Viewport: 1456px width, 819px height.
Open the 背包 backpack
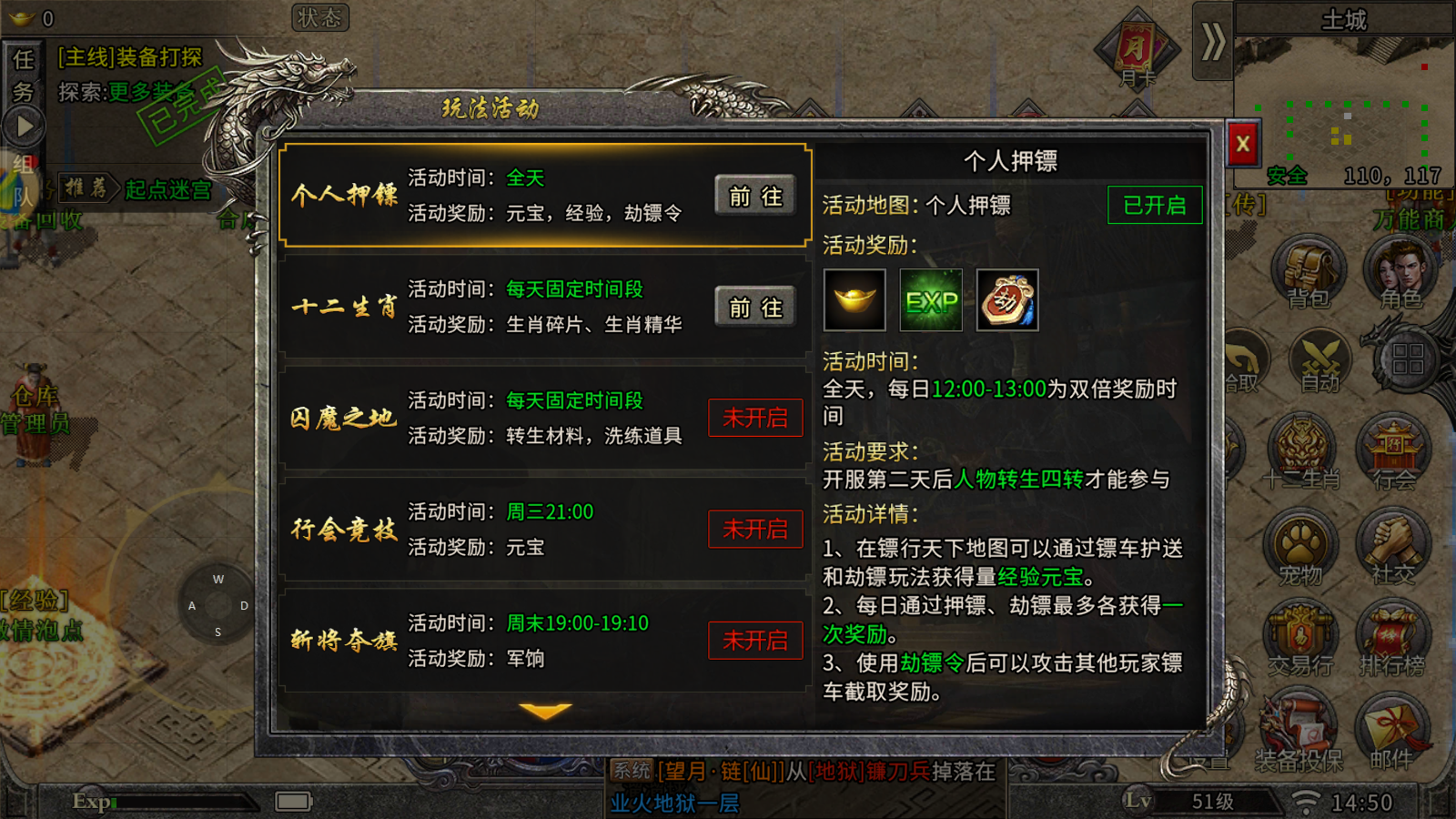click(1309, 271)
